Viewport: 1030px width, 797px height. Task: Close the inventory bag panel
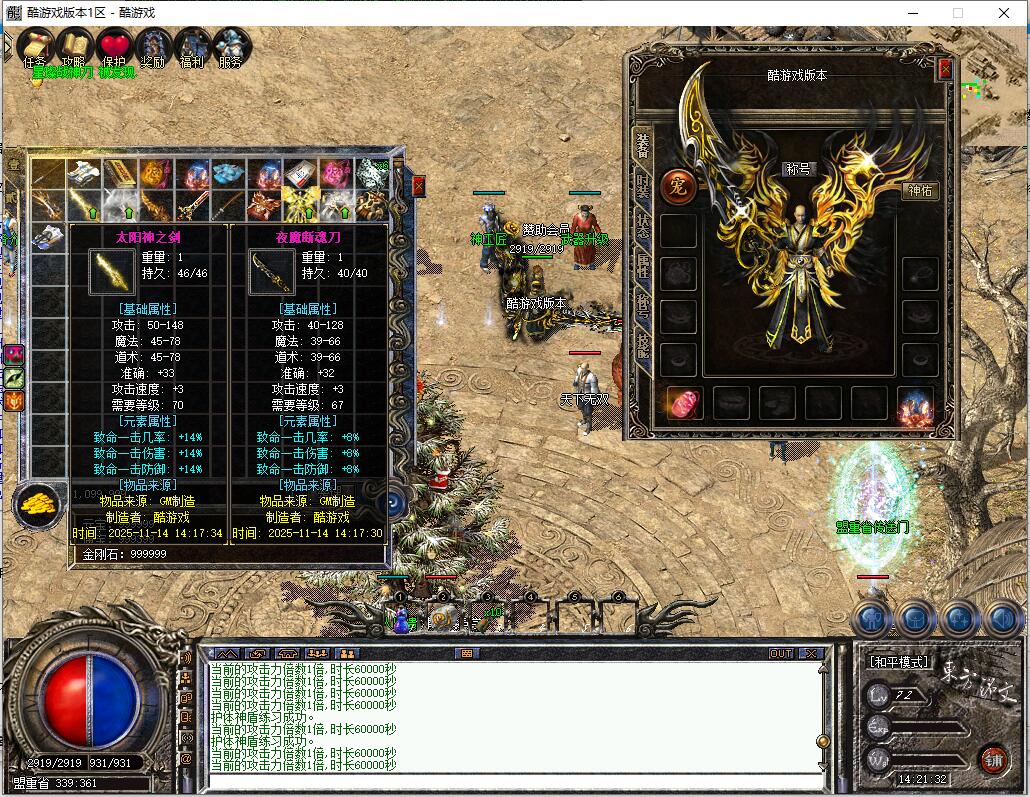click(x=418, y=185)
